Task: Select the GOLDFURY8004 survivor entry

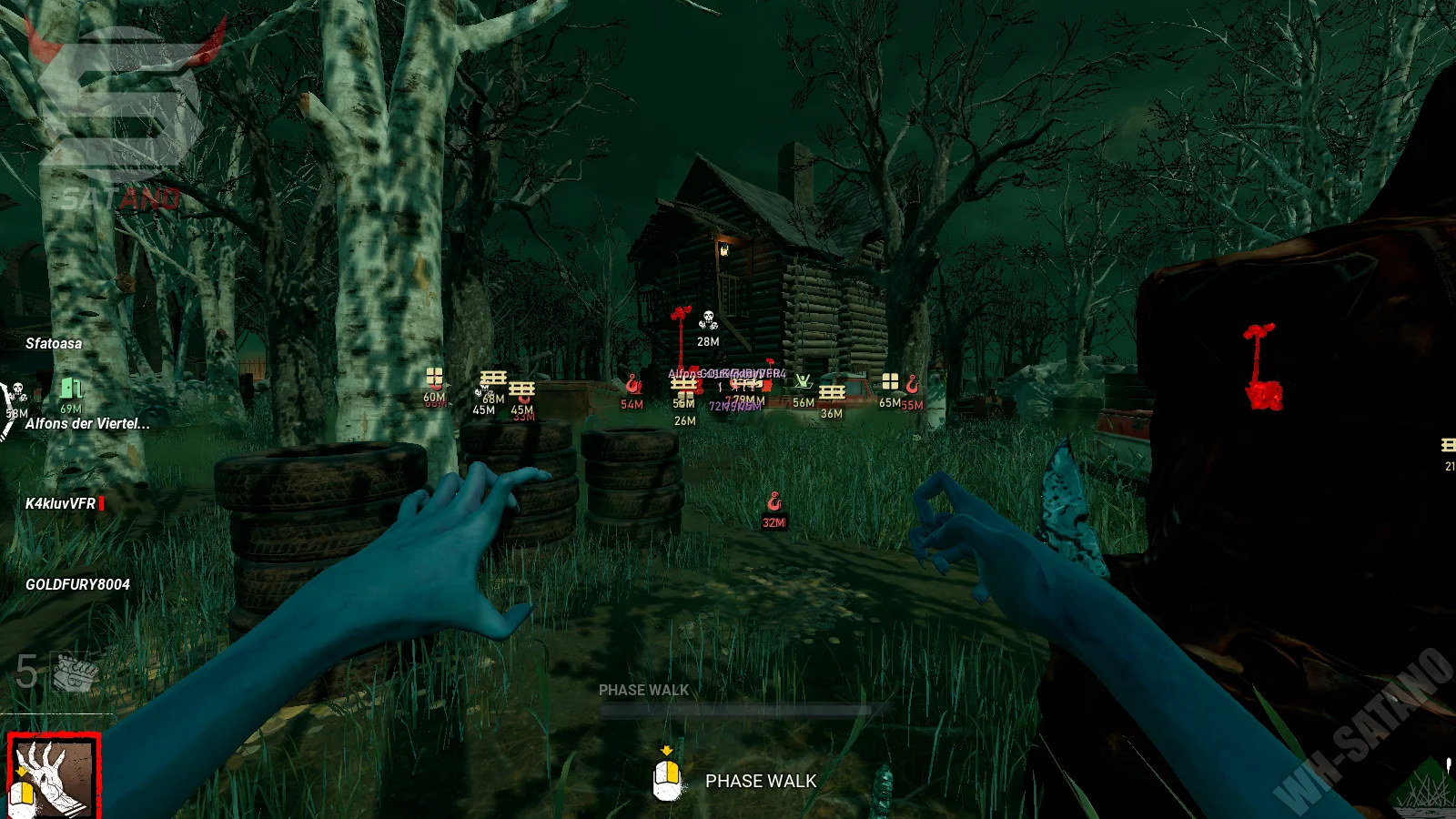Action: (77, 584)
